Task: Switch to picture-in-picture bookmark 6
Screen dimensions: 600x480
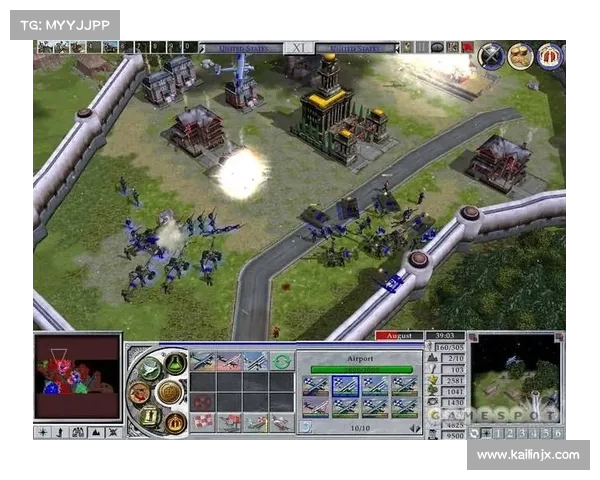Action: pos(558,433)
